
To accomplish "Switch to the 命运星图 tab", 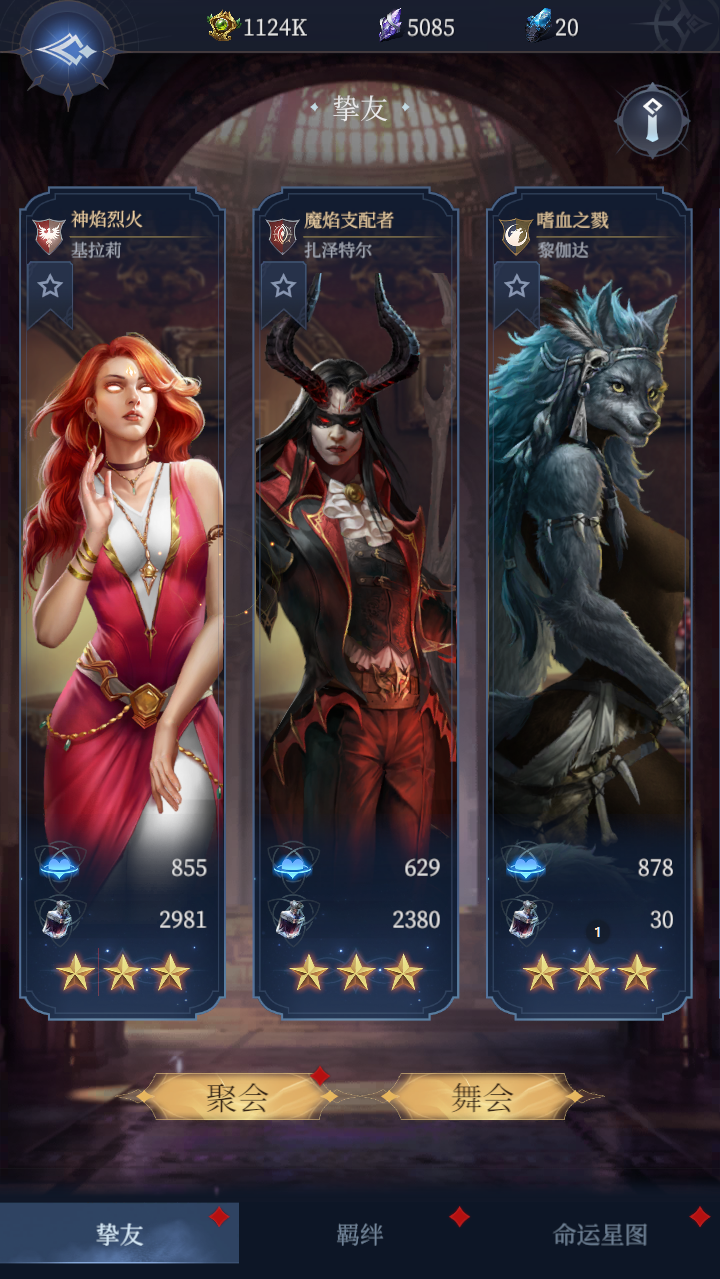I will click(x=600, y=1235).
